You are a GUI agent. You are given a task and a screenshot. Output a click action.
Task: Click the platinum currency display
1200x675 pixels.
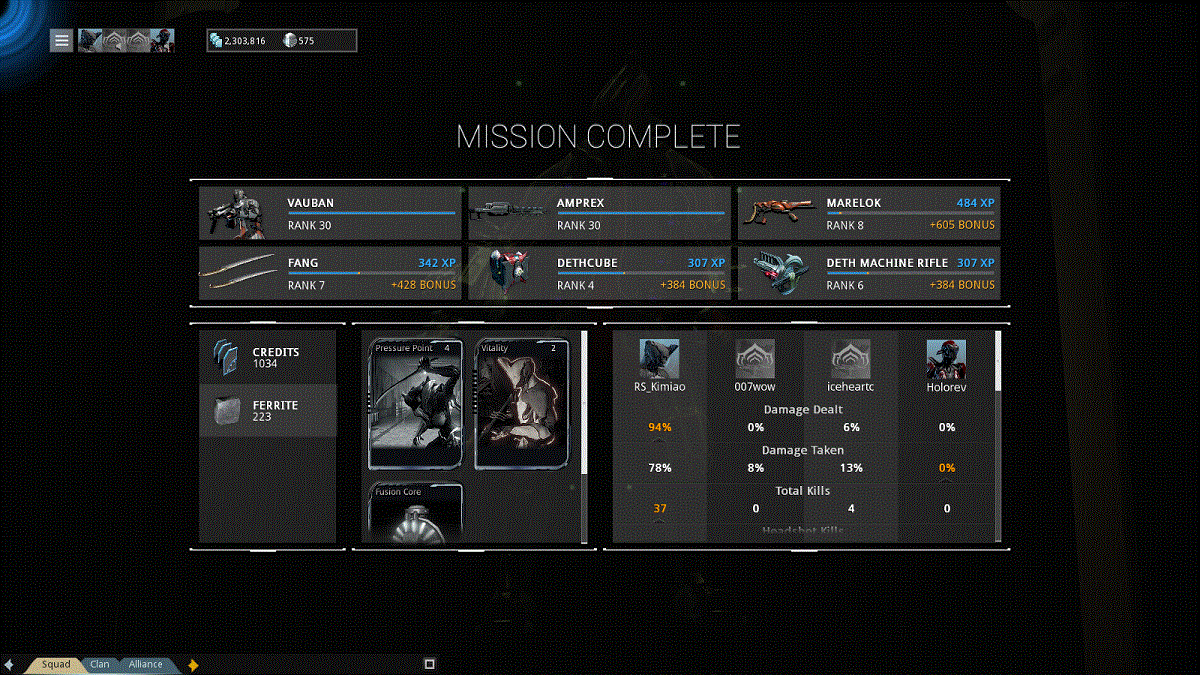tap(300, 41)
